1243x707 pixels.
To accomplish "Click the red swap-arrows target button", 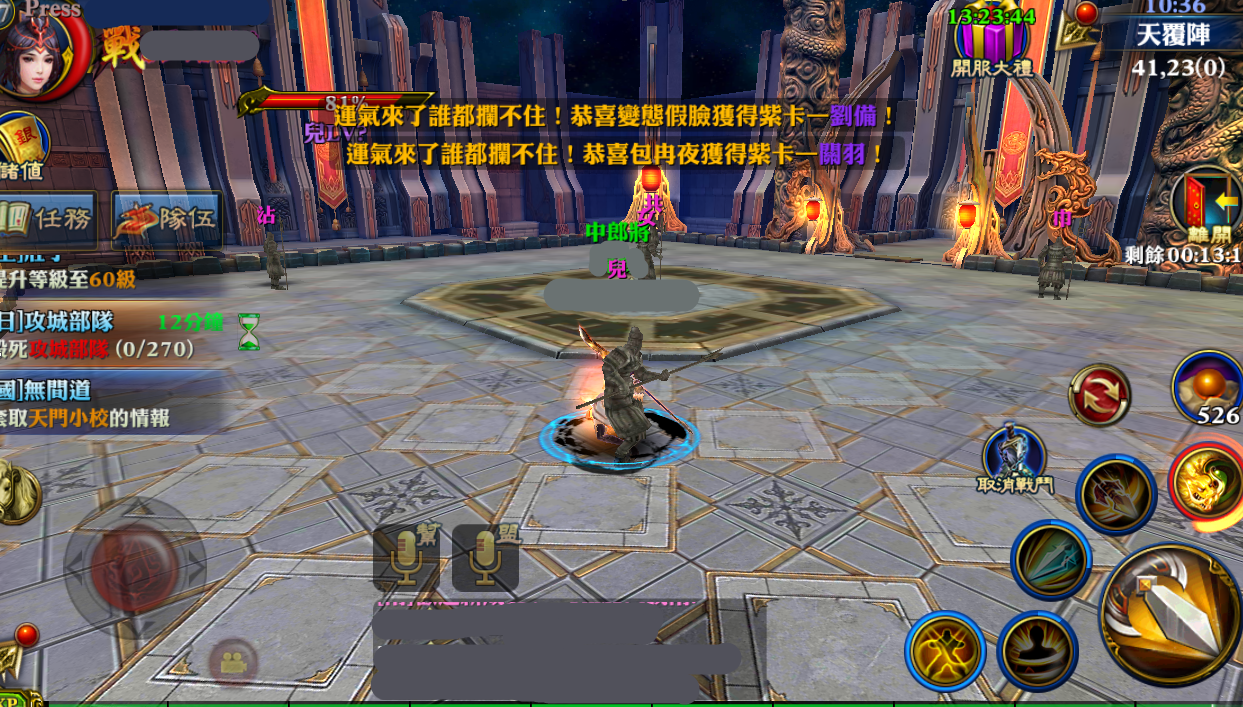I will (1099, 394).
